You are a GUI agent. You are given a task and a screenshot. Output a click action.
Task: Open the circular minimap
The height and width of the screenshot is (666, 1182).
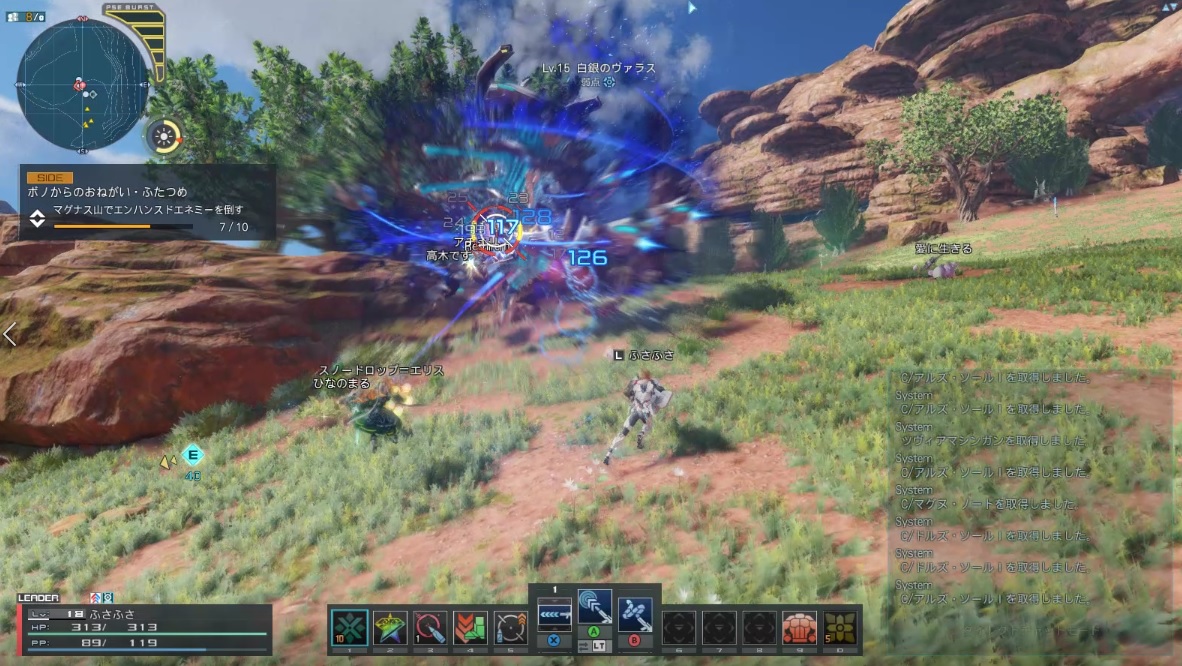83,85
